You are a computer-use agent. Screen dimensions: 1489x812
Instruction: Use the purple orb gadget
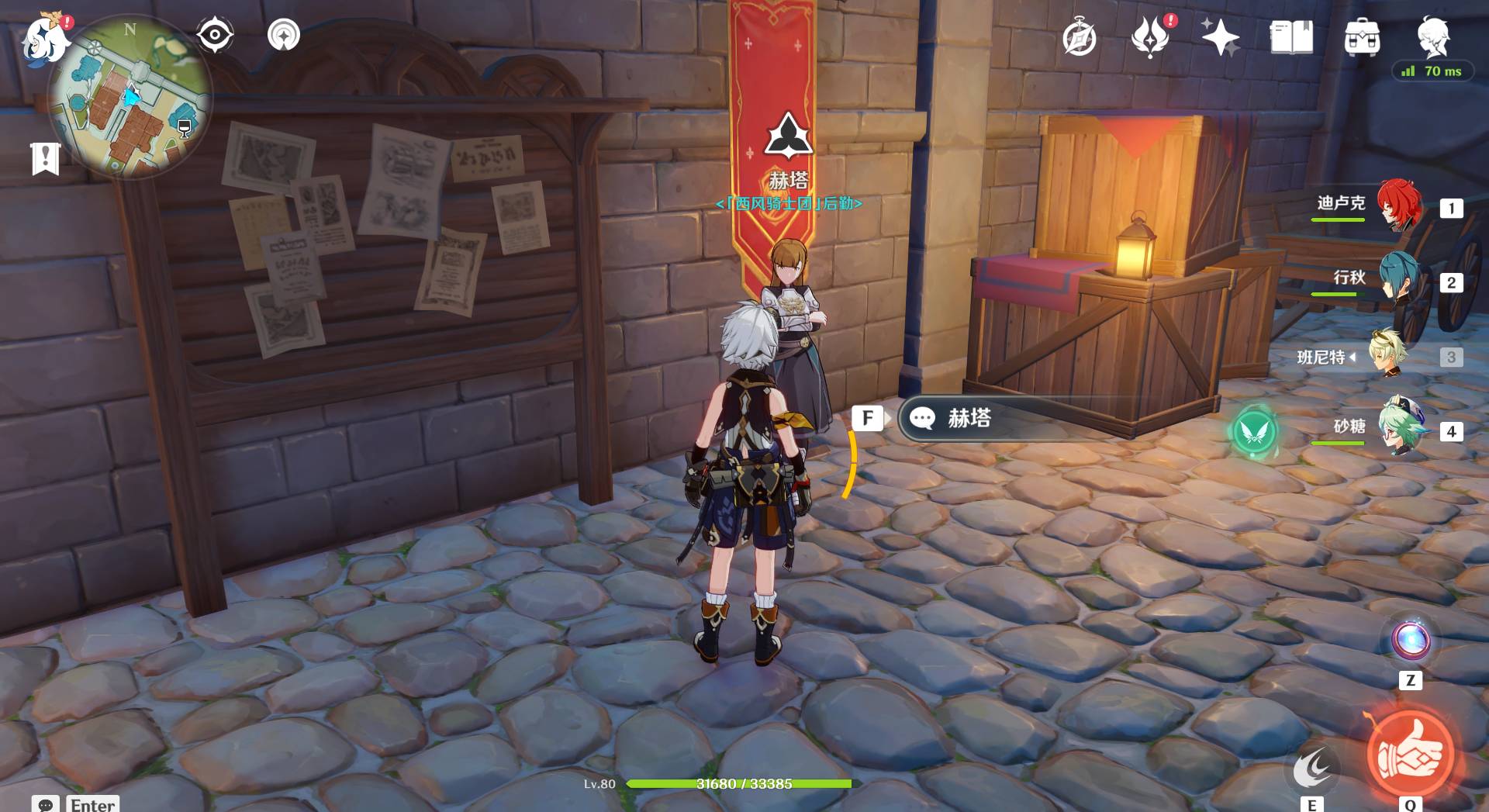(x=1410, y=641)
